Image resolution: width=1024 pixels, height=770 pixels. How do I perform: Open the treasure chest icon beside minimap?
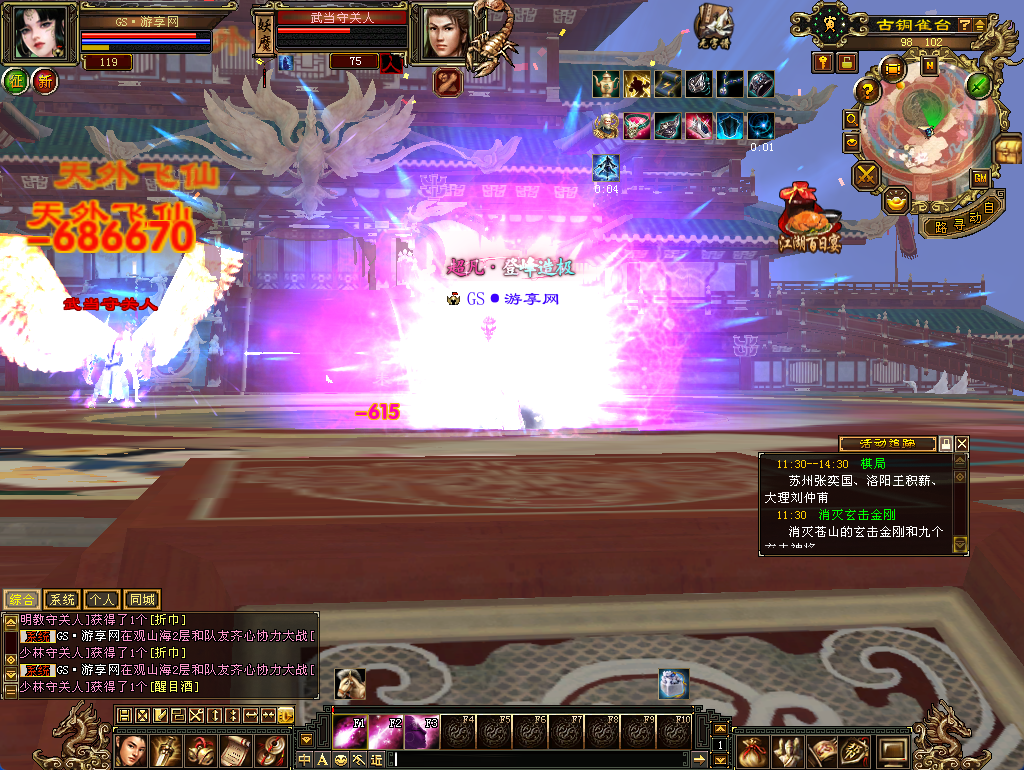click(1007, 150)
